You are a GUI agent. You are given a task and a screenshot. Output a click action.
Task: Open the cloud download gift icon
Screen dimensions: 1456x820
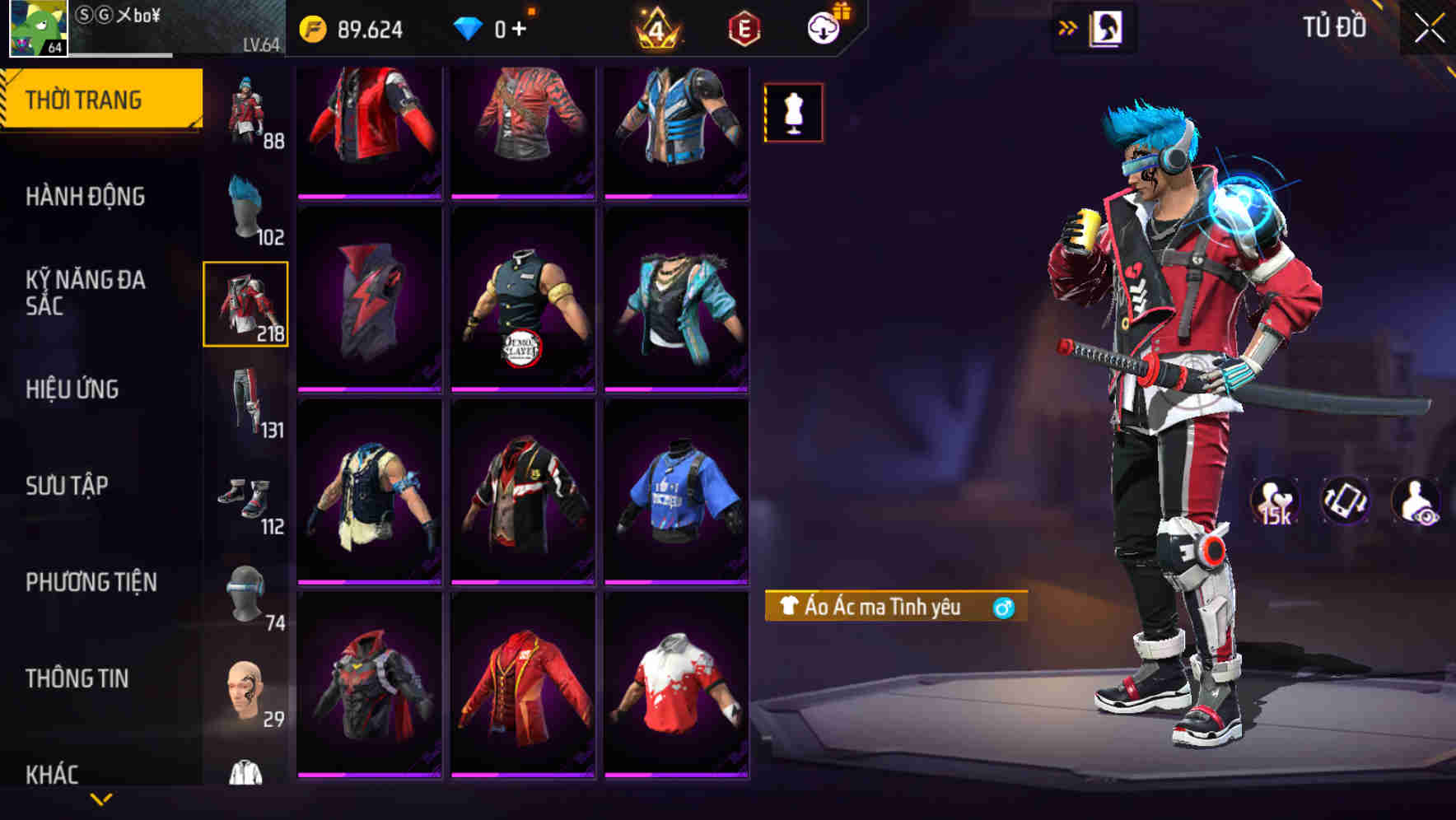824,28
